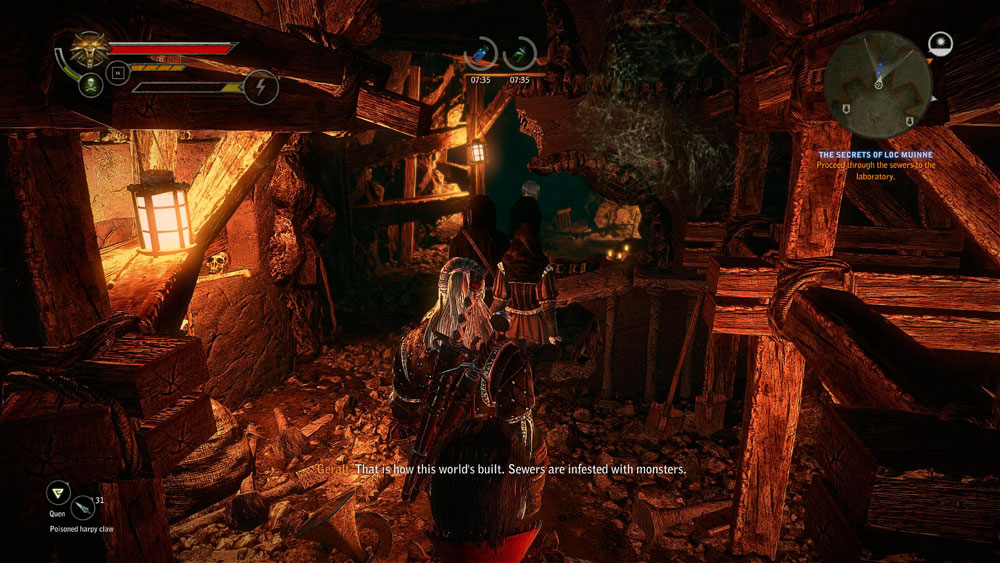Open the circular minimap

point(877,83)
